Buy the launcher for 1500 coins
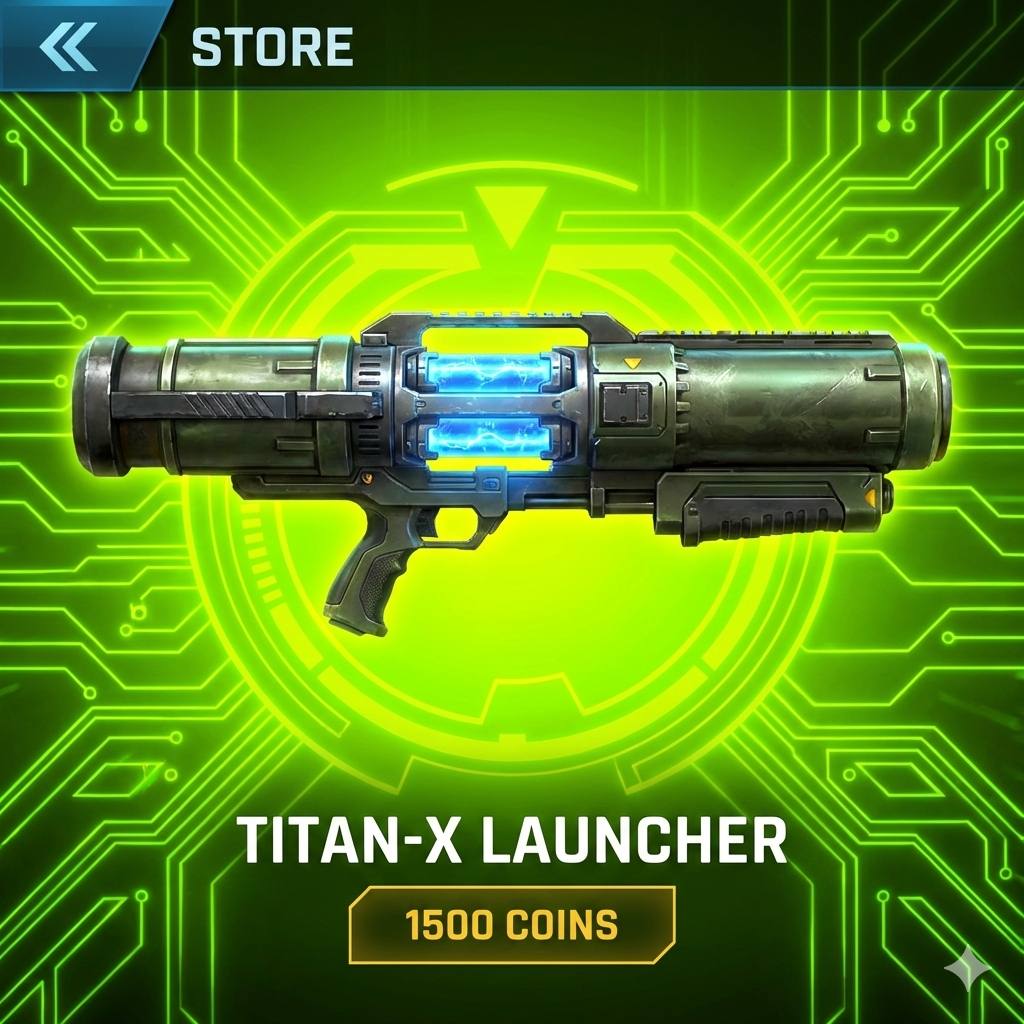This screenshot has height=1024, width=1024. point(511,925)
